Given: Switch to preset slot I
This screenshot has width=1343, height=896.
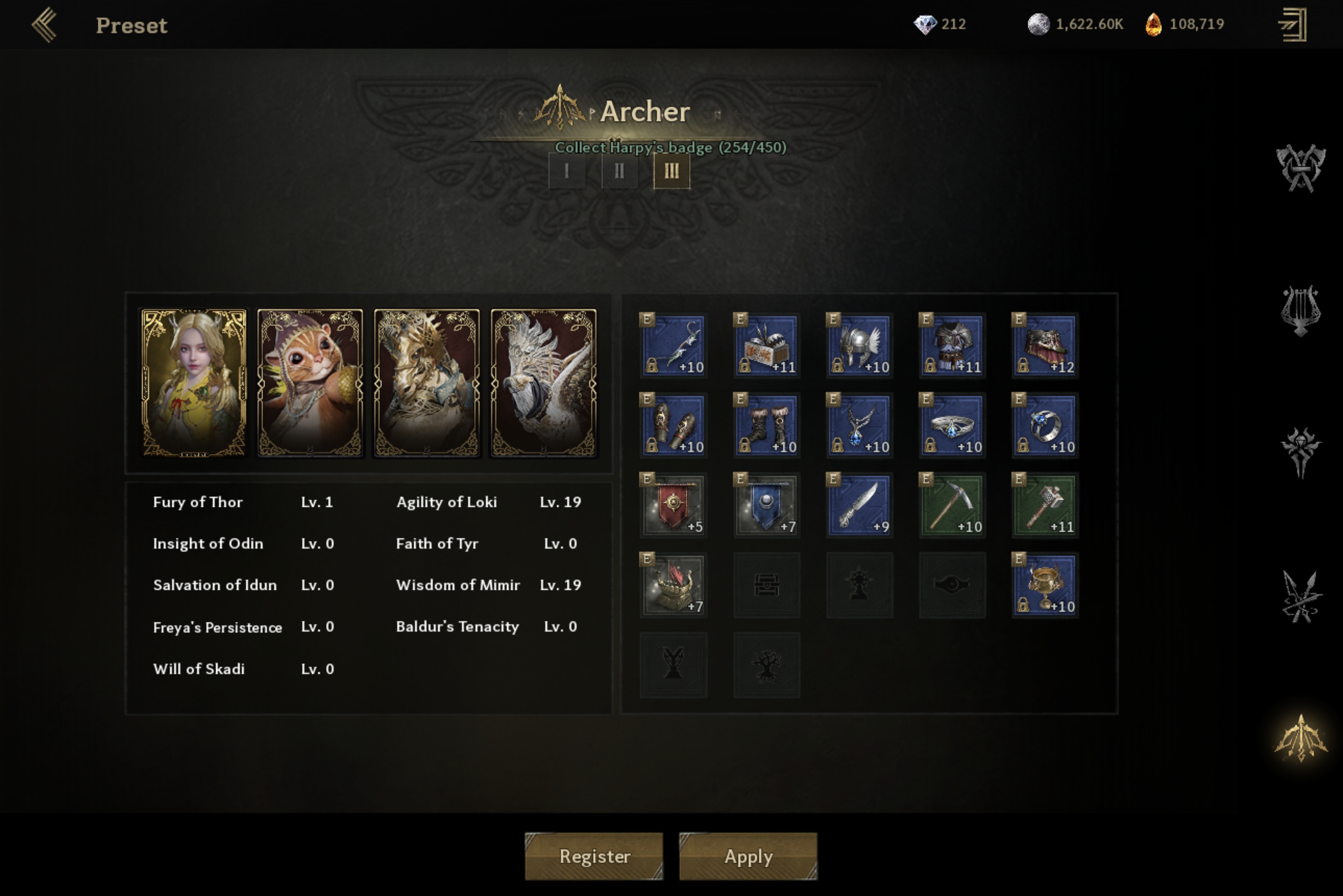Looking at the screenshot, I should (567, 171).
